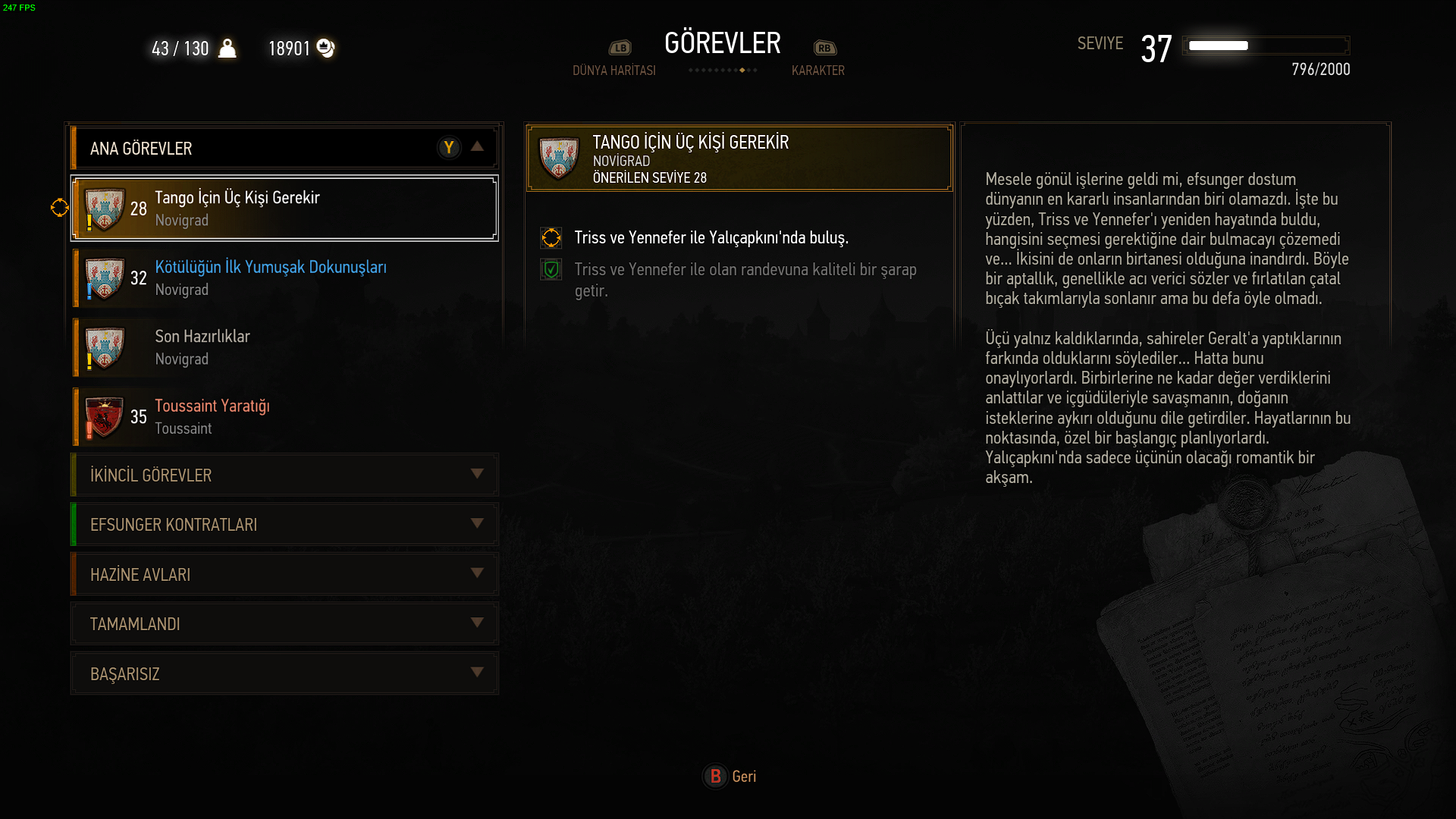
Task: Select the Toussaint Yaratığı quest
Action: (x=284, y=416)
